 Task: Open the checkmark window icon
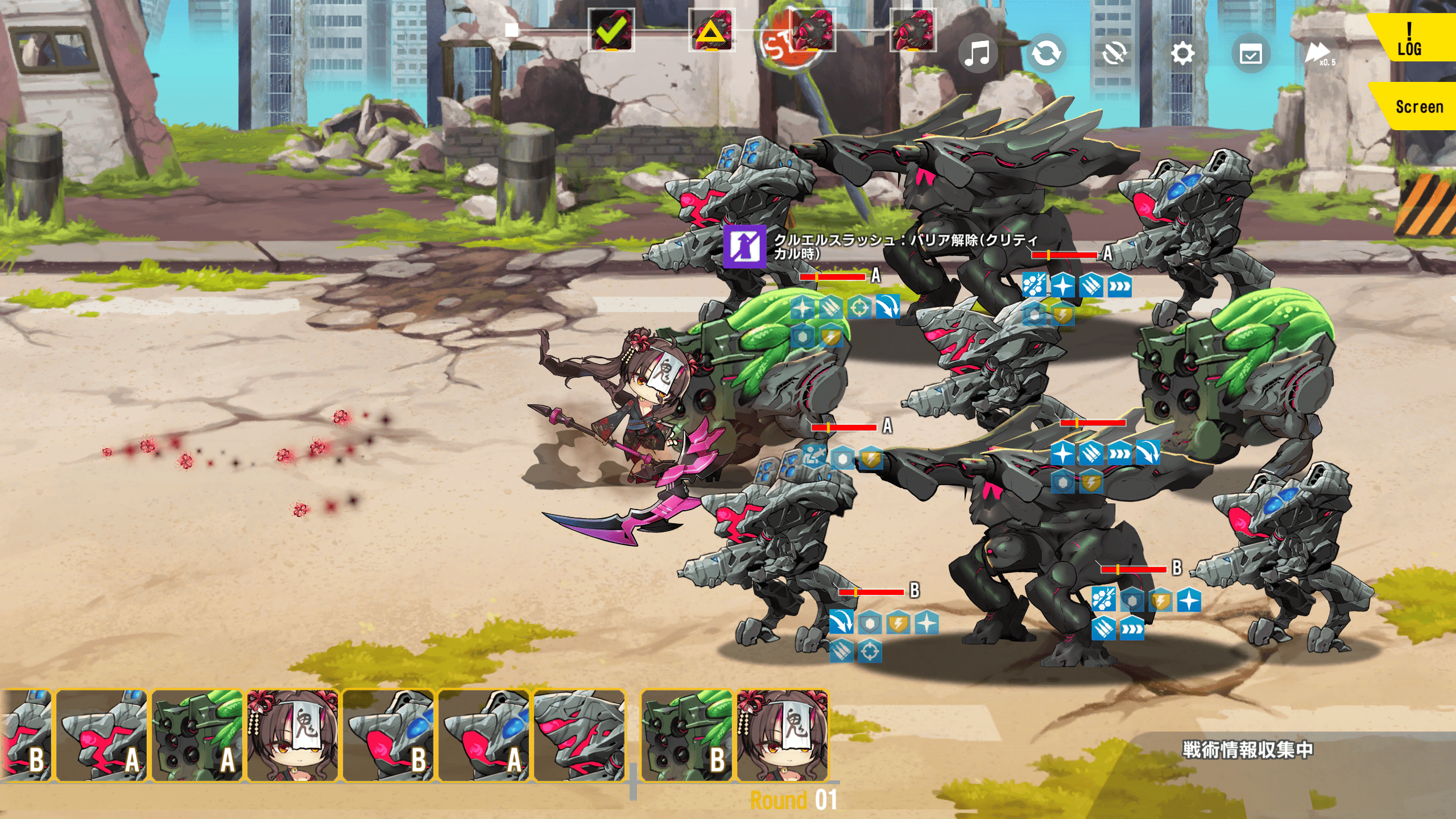[1251, 55]
